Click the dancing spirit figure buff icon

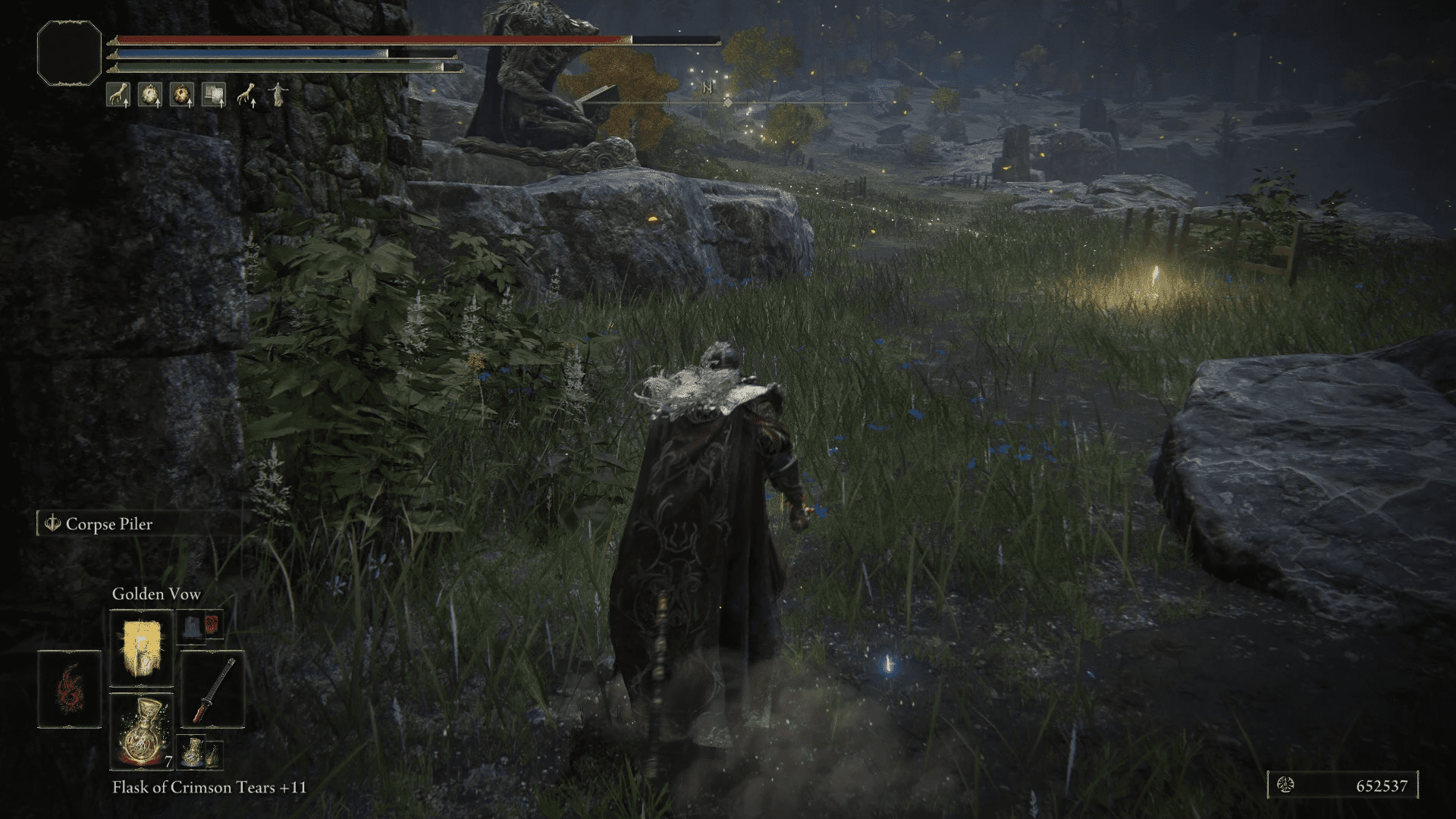(x=279, y=94)
